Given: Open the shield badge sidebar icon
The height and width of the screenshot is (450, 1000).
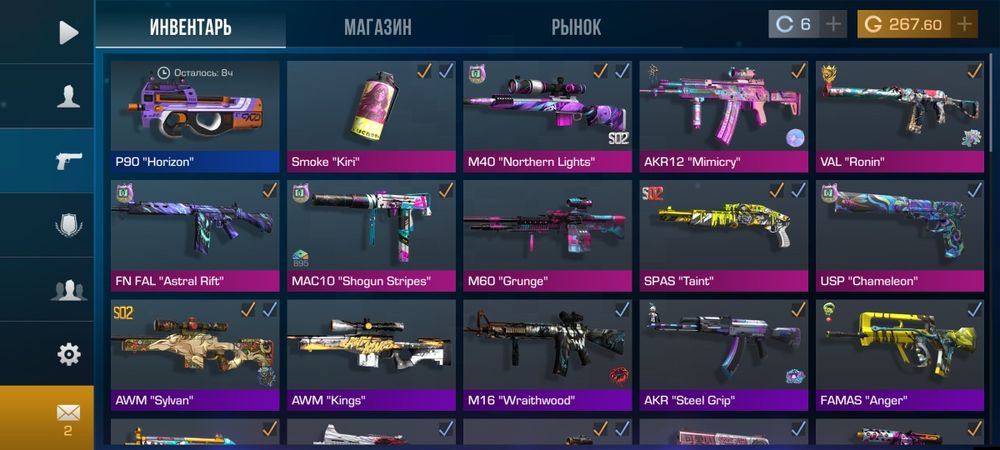Looking at the screenshot, I should point(68,225).
